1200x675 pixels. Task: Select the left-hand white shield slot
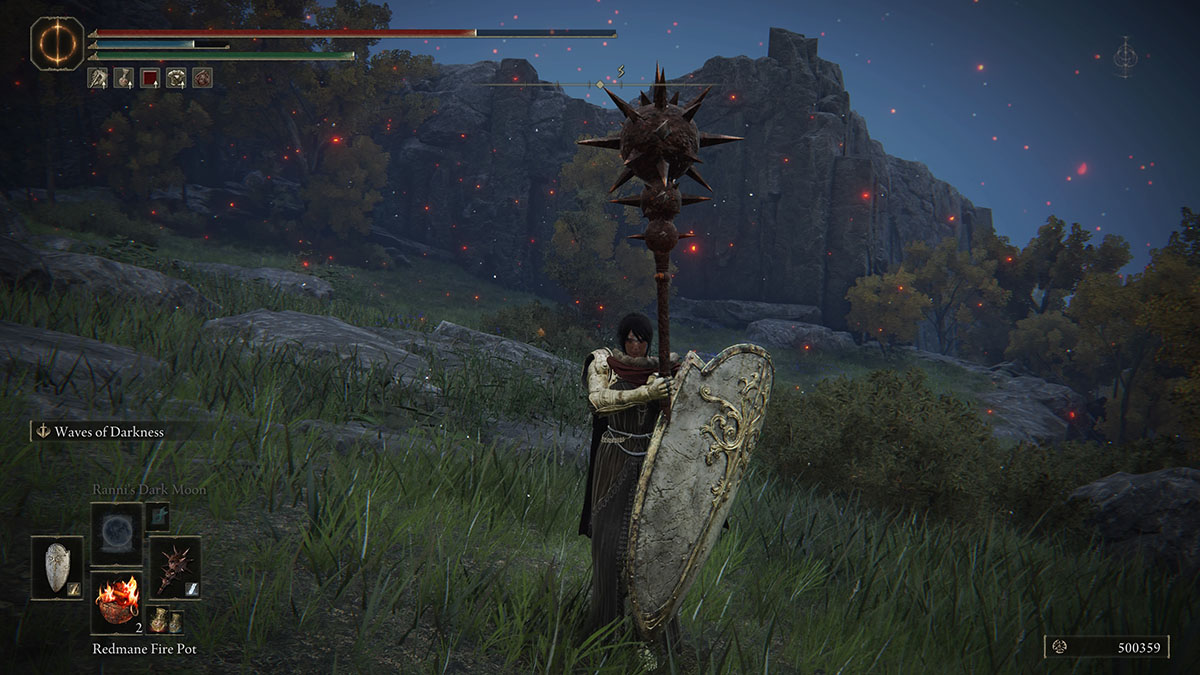pos(57,567)
